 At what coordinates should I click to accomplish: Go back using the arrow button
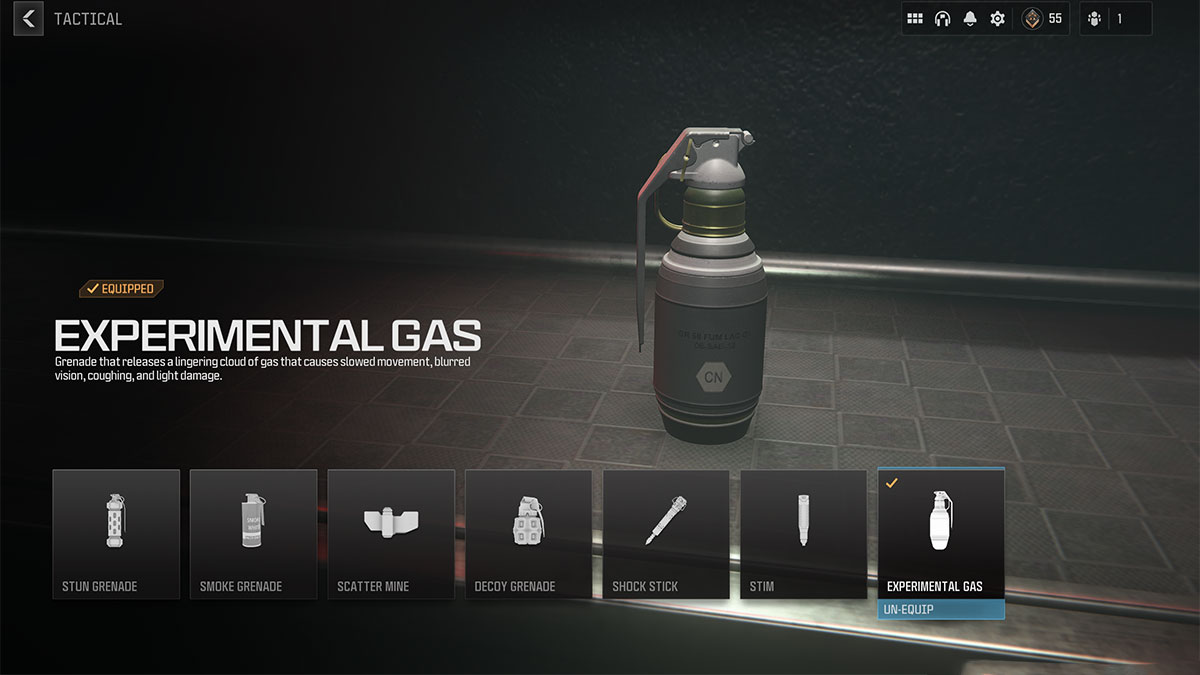28,18
